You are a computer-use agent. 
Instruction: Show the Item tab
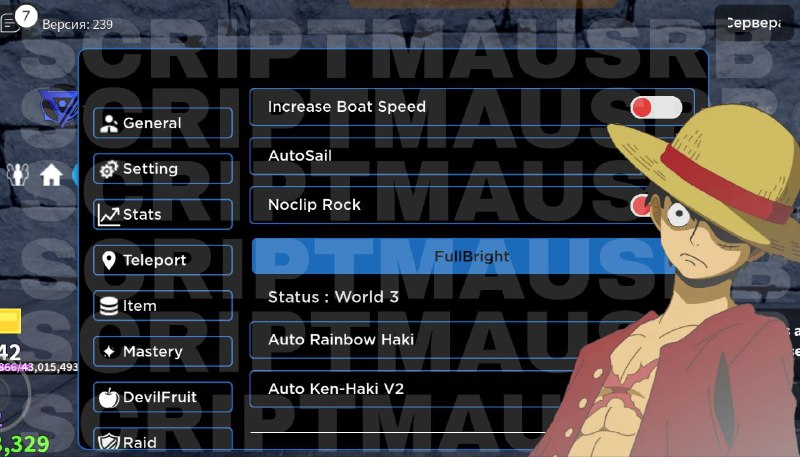pos(163,306)
